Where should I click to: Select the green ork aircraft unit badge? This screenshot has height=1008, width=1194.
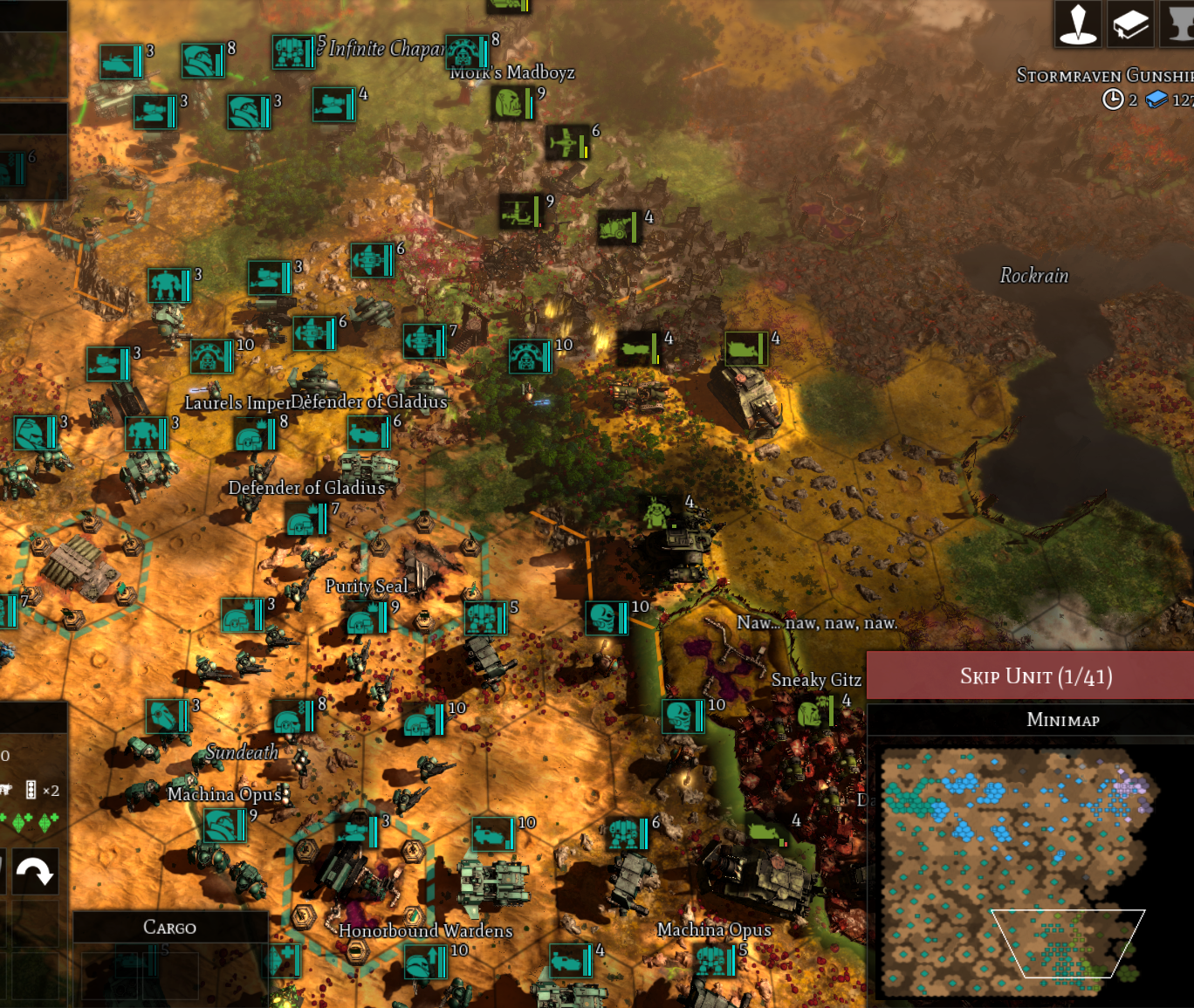566,143
